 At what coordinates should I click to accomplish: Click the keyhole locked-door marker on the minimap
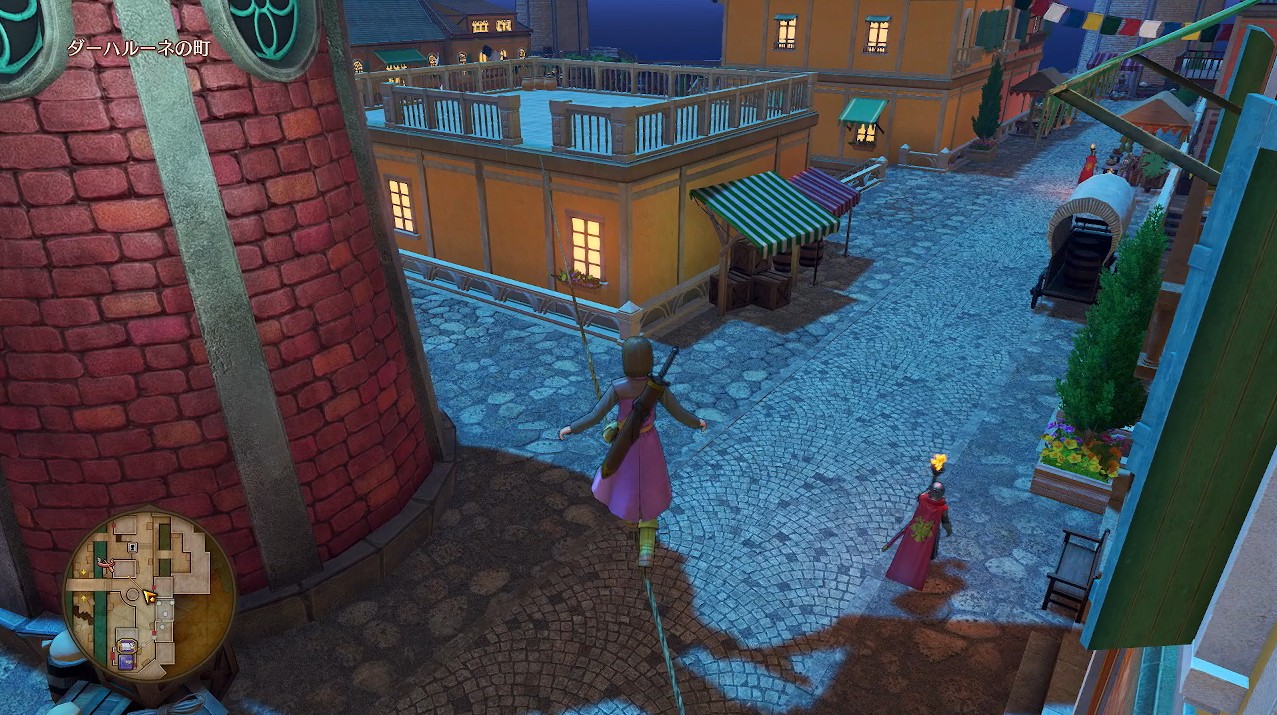[133, 547]
